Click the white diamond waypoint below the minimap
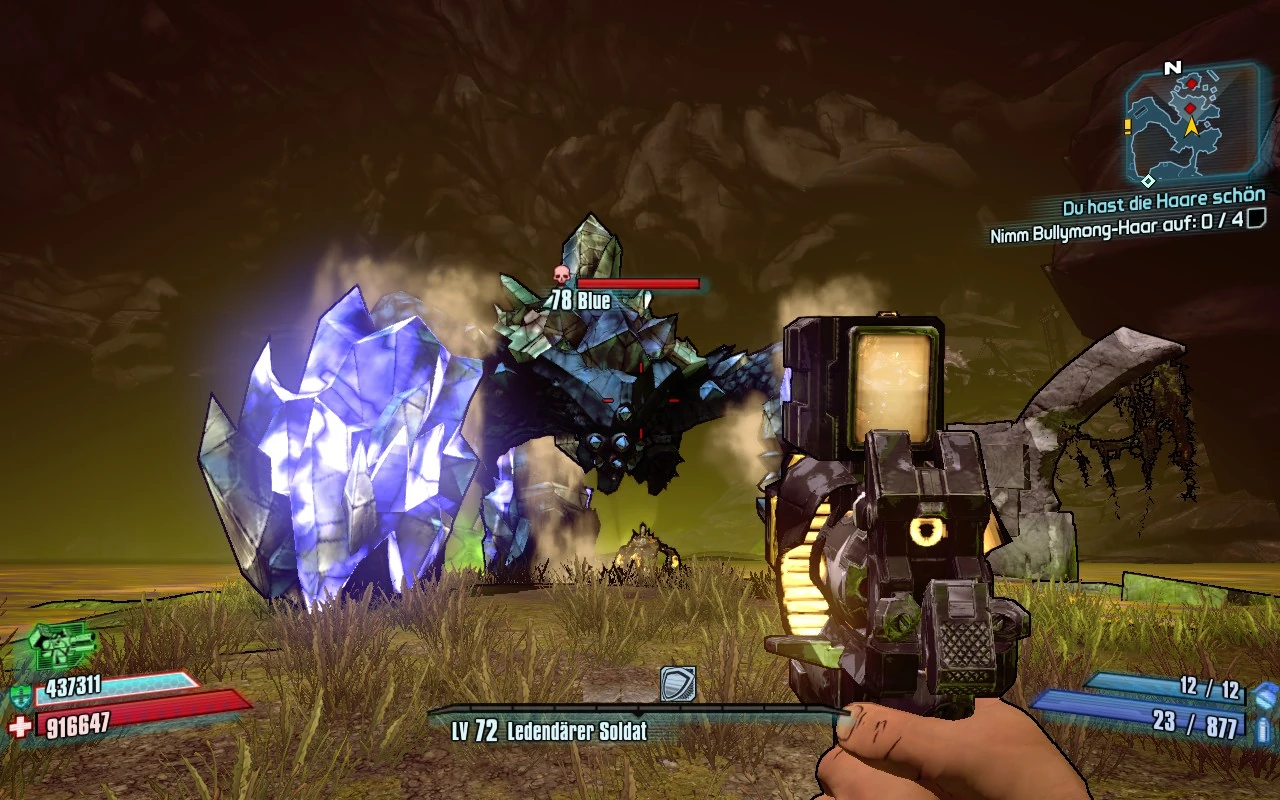The height and width of the screenshot is (800, 1280). (x=1149, y=181)
